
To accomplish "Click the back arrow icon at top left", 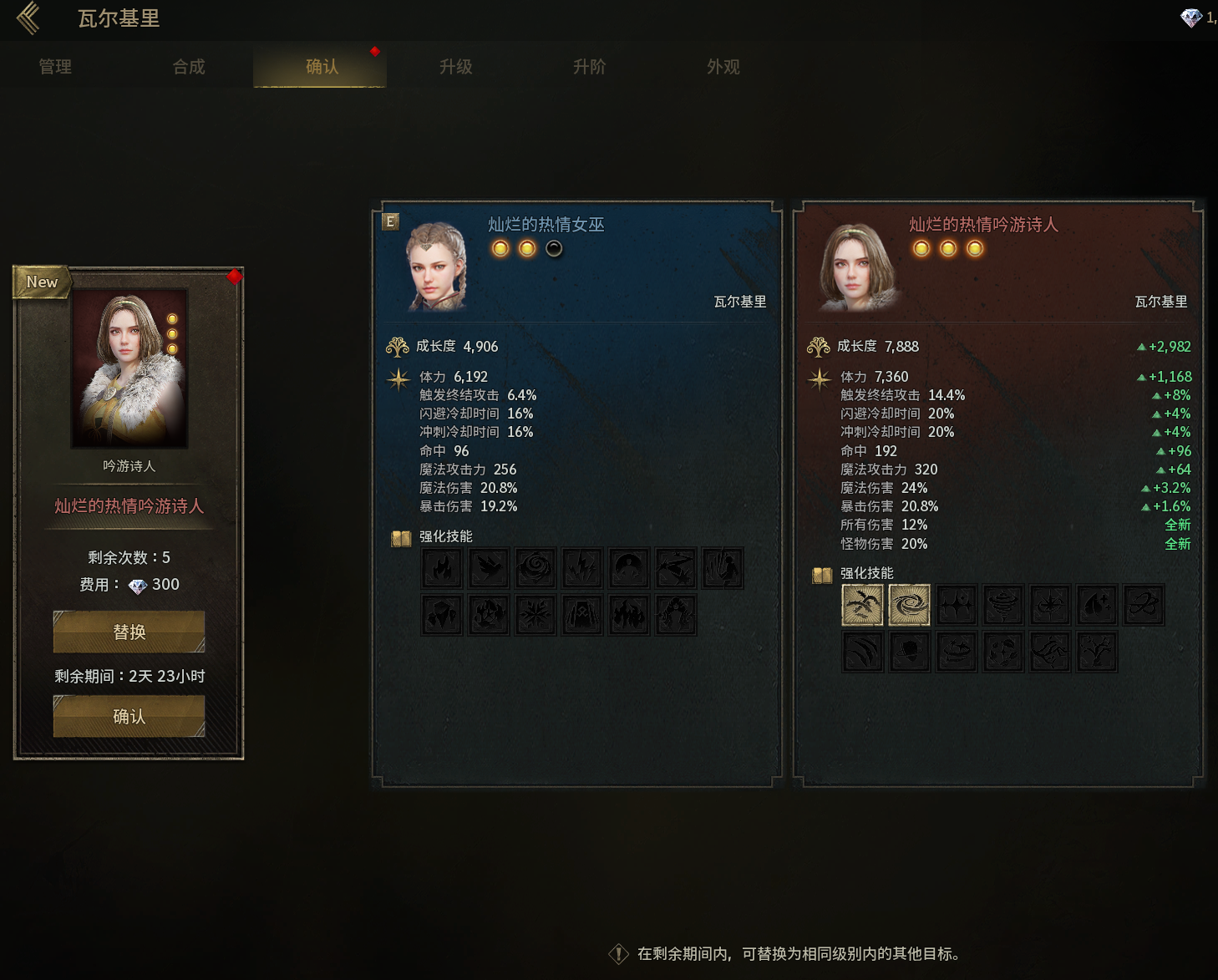I will (x=28, y=18).
